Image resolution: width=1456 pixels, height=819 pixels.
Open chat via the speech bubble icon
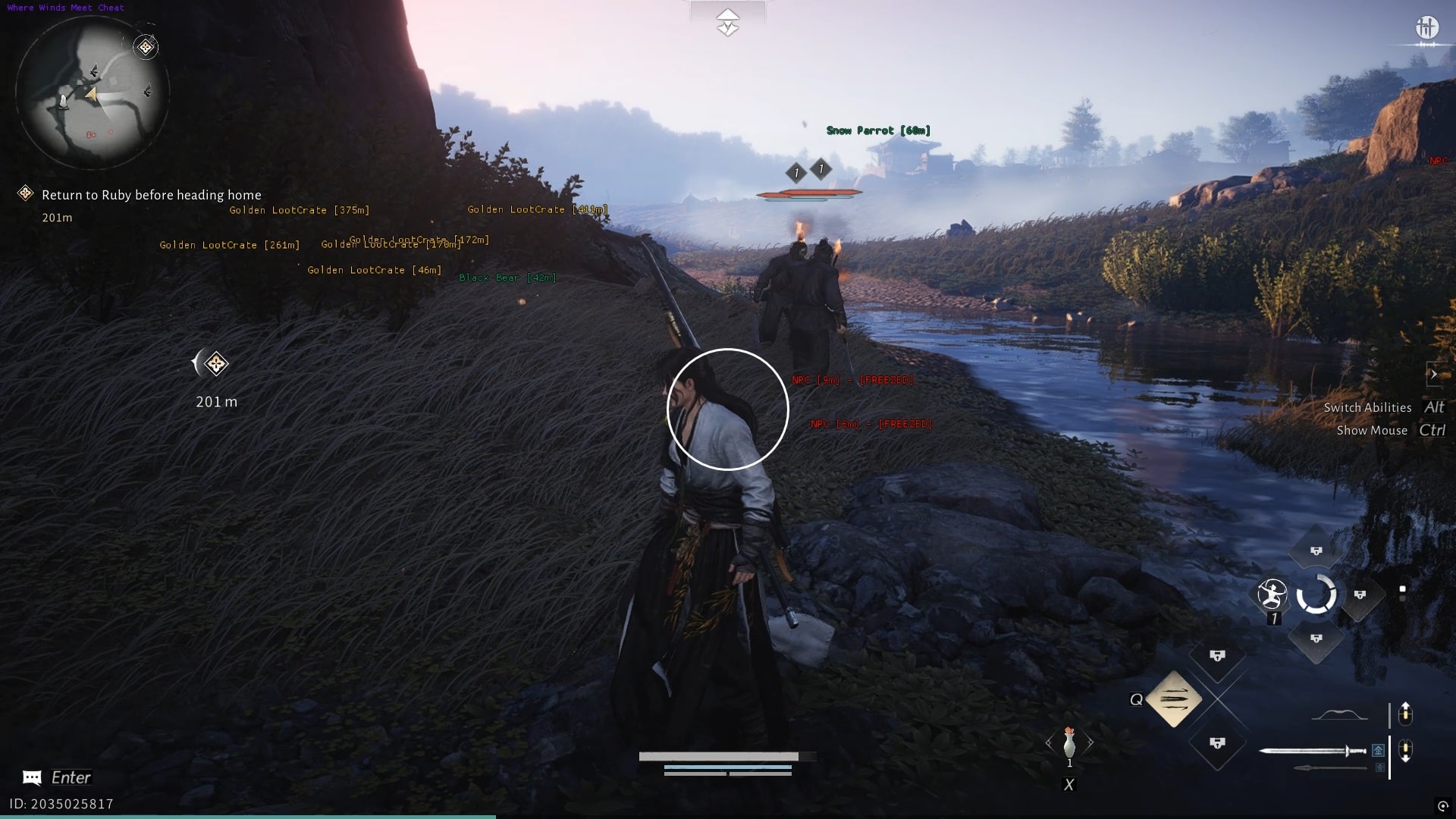(30, 777)
